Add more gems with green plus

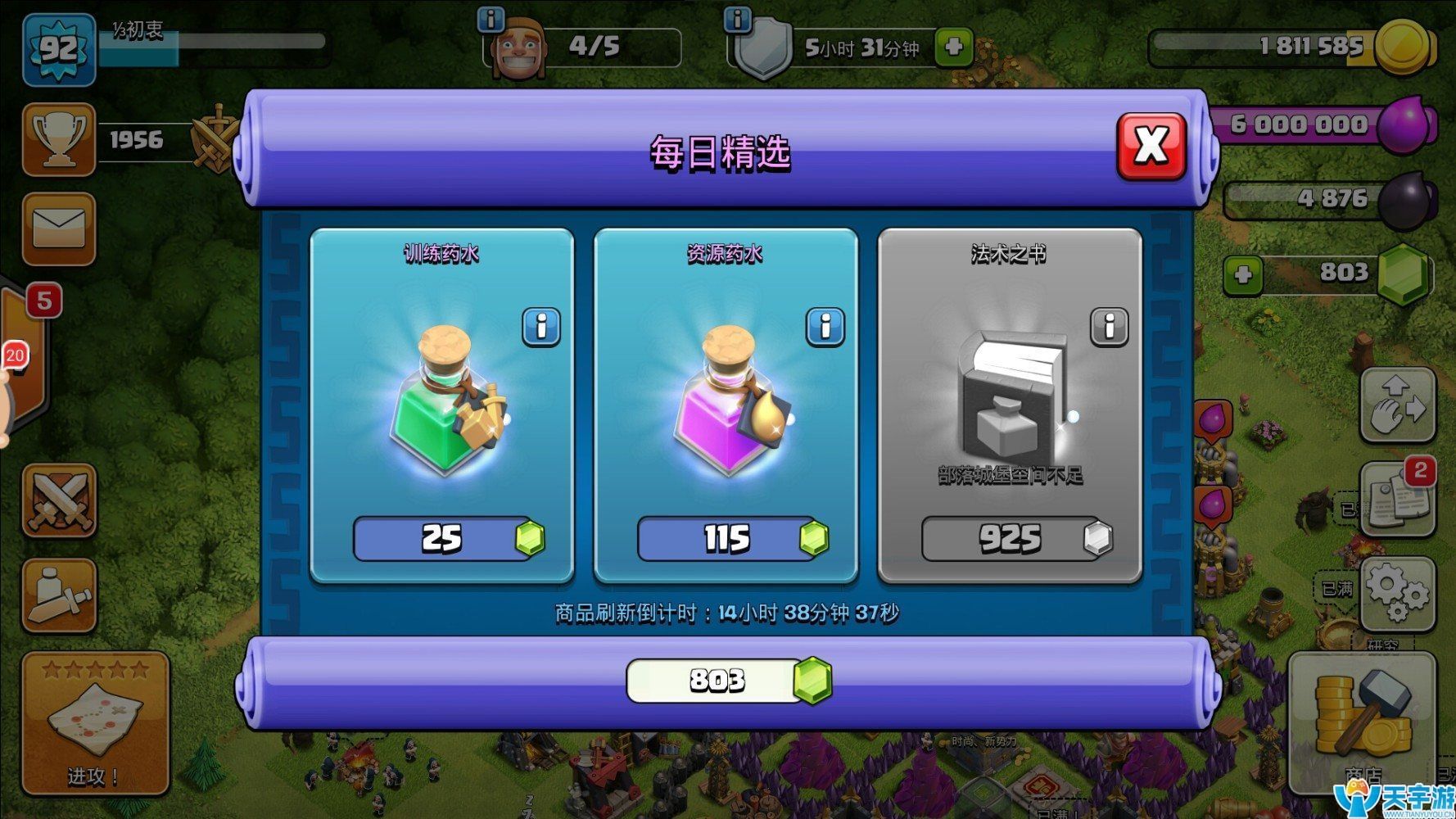point(1243,274)
